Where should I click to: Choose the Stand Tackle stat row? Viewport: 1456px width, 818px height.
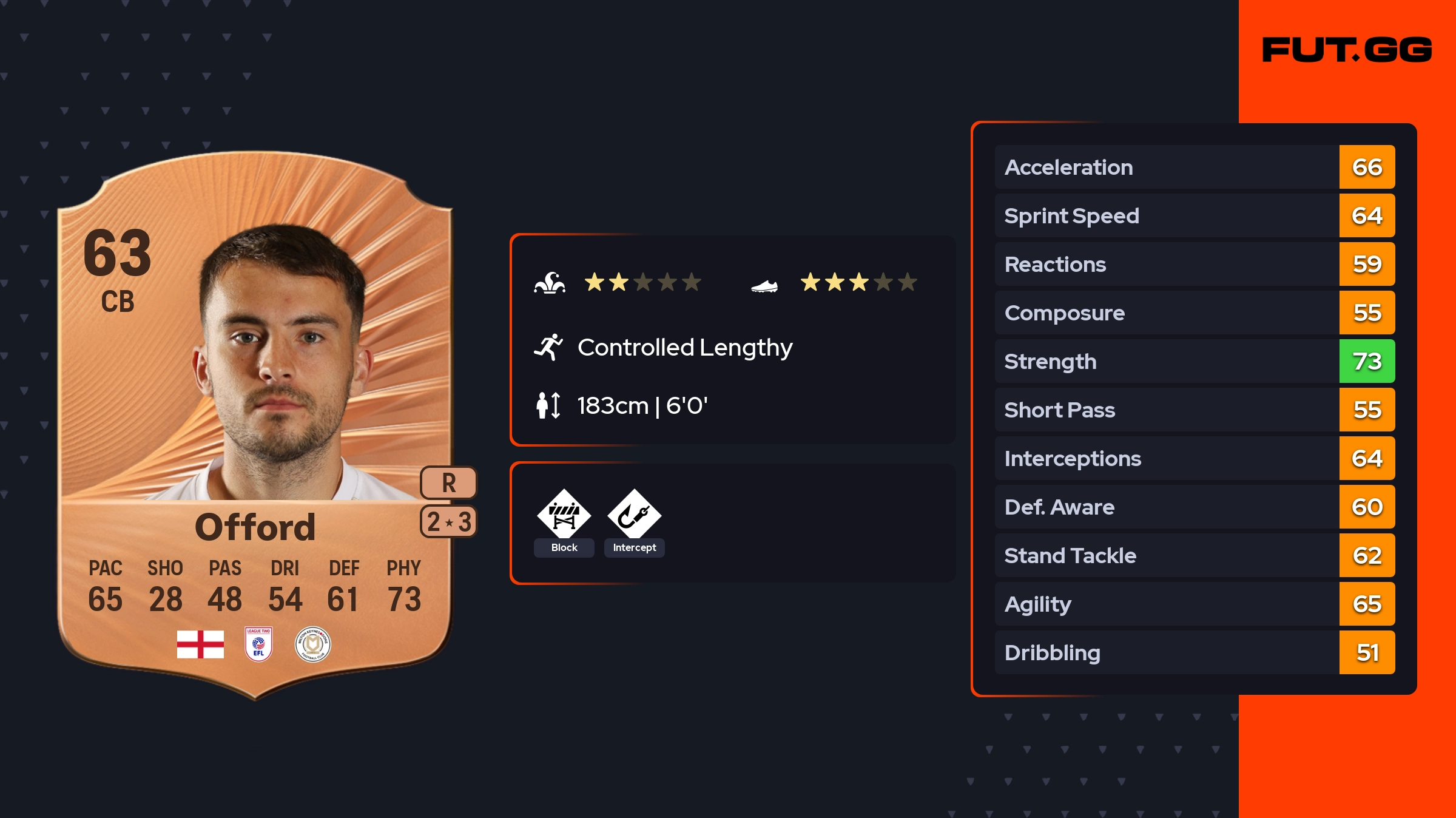[x=1194, y=555]
